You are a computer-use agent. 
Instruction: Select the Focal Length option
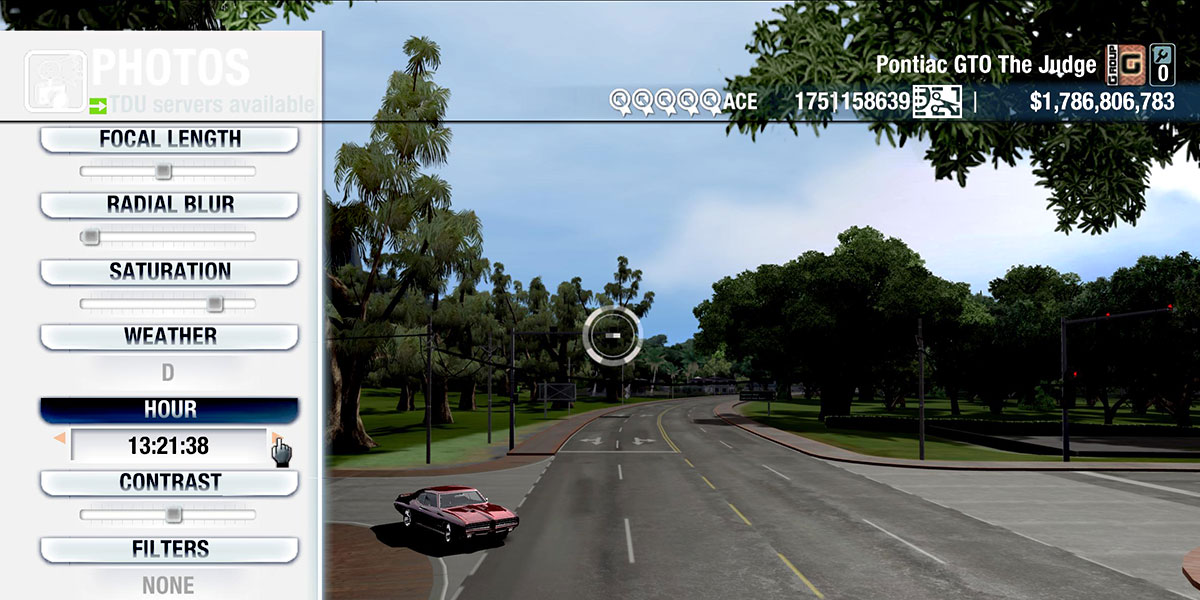169,140
